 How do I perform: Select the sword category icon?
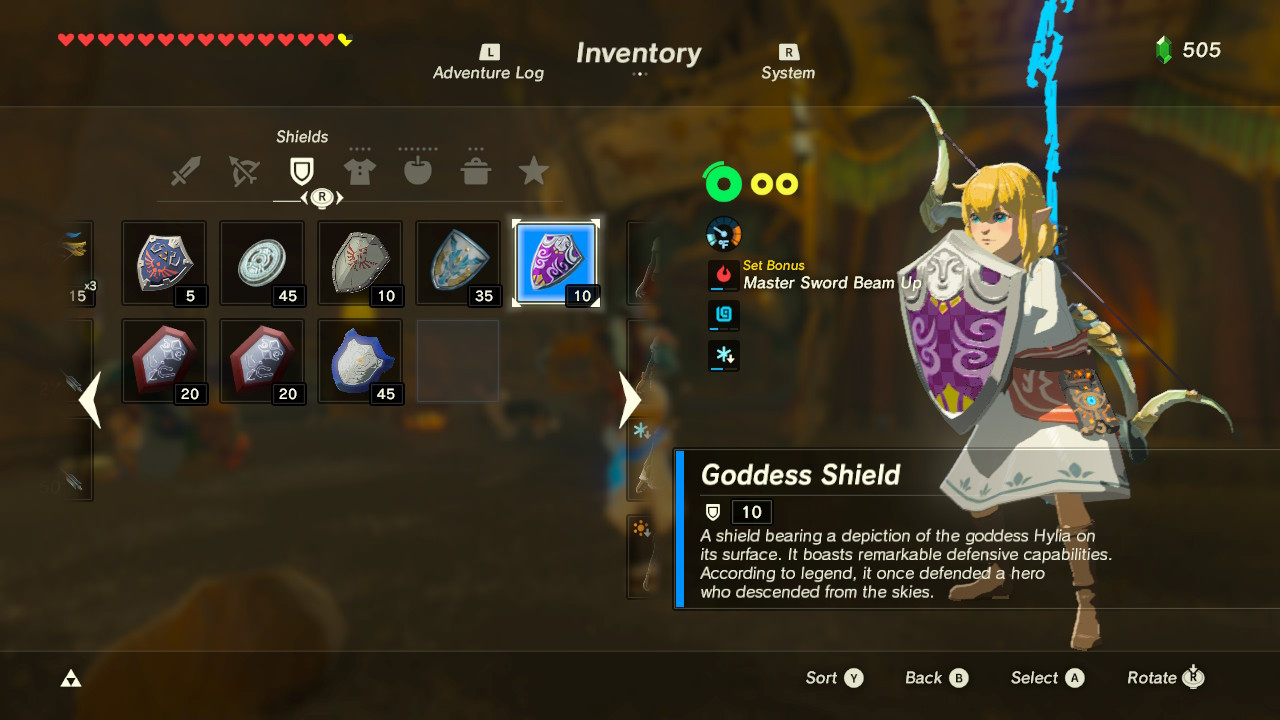(x=187, y=170)
